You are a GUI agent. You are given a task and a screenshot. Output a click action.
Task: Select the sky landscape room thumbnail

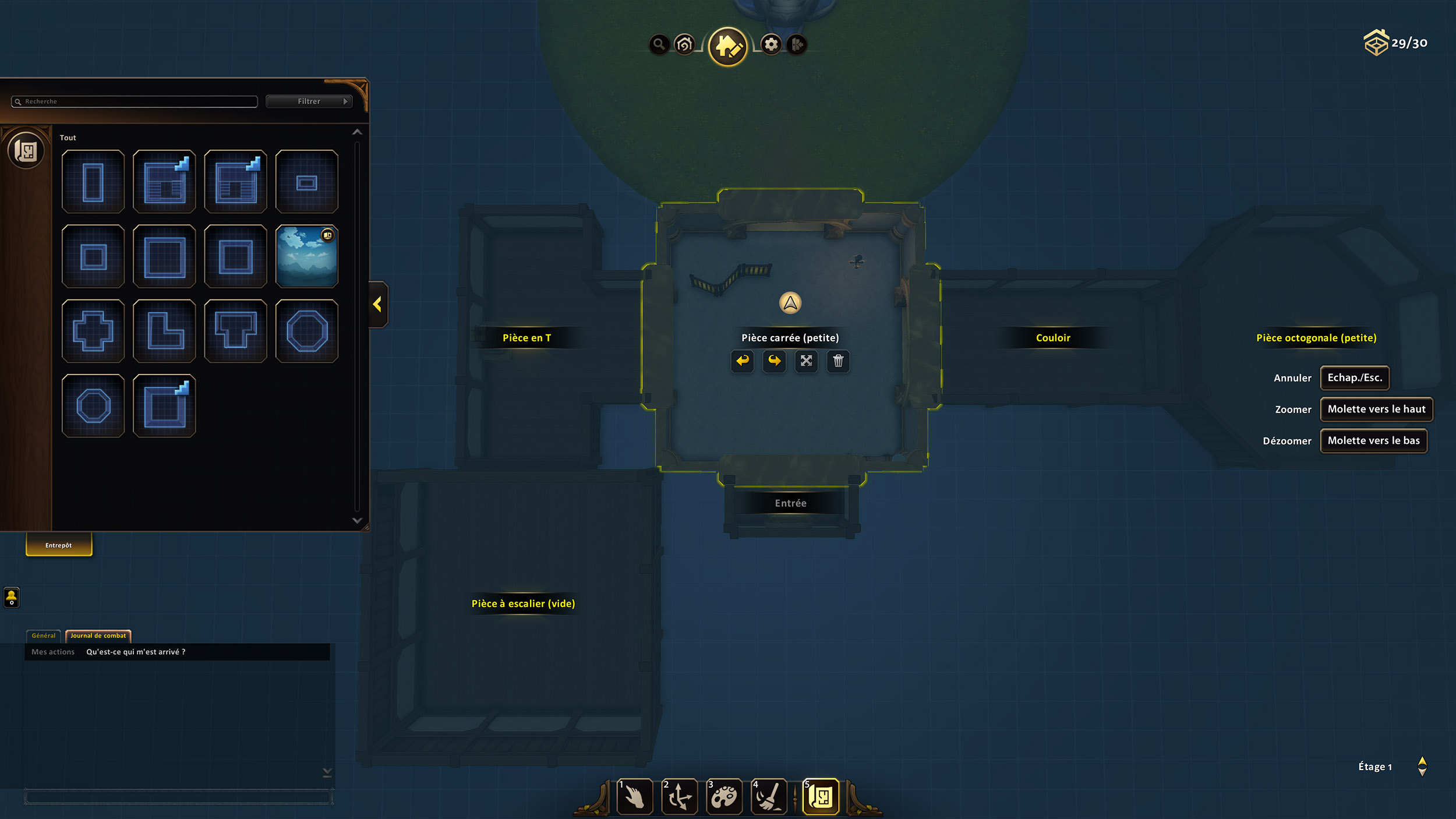pyautogui.click(x=307, y=256)
